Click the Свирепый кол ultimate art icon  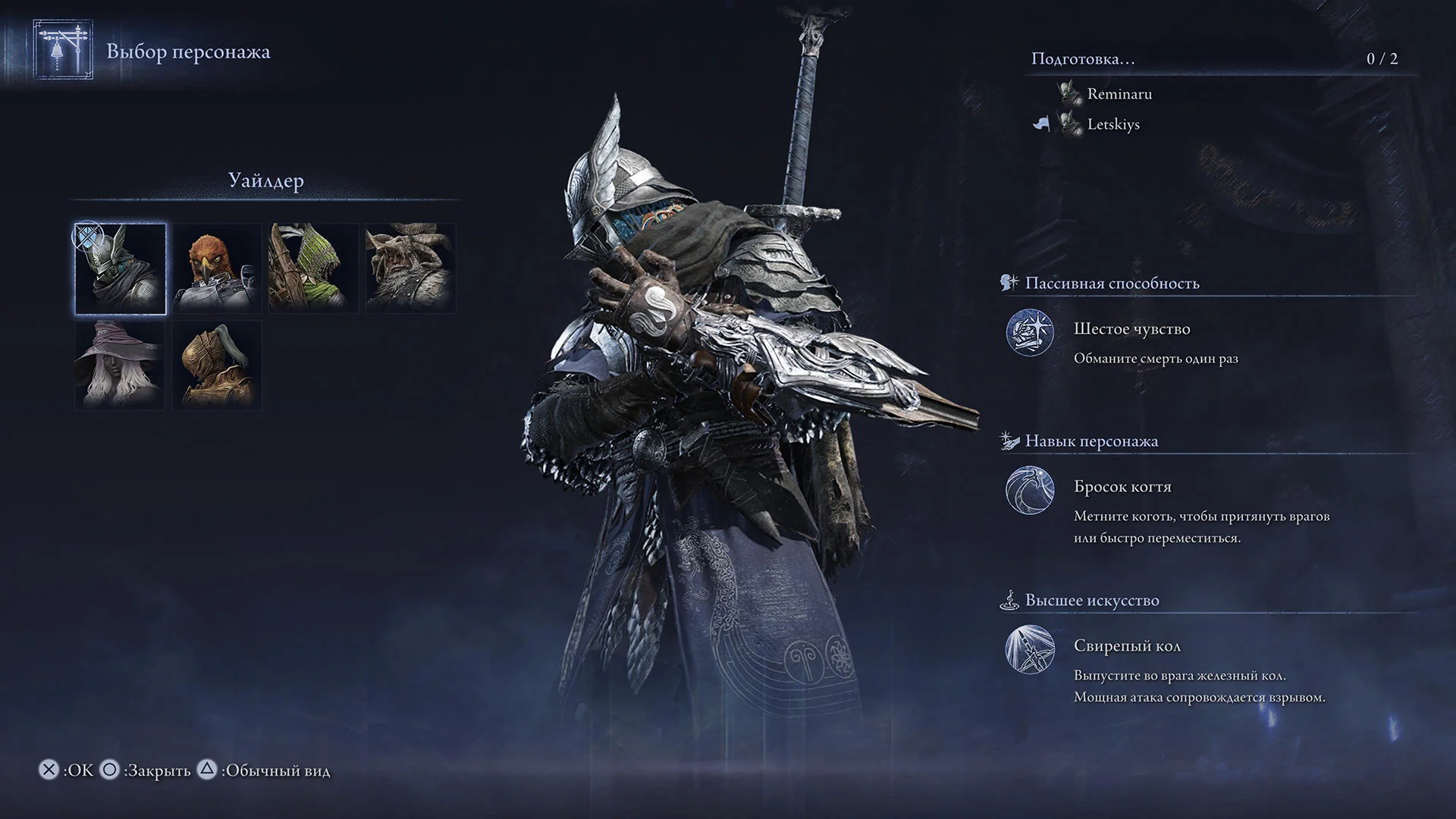pos(1029,651)
